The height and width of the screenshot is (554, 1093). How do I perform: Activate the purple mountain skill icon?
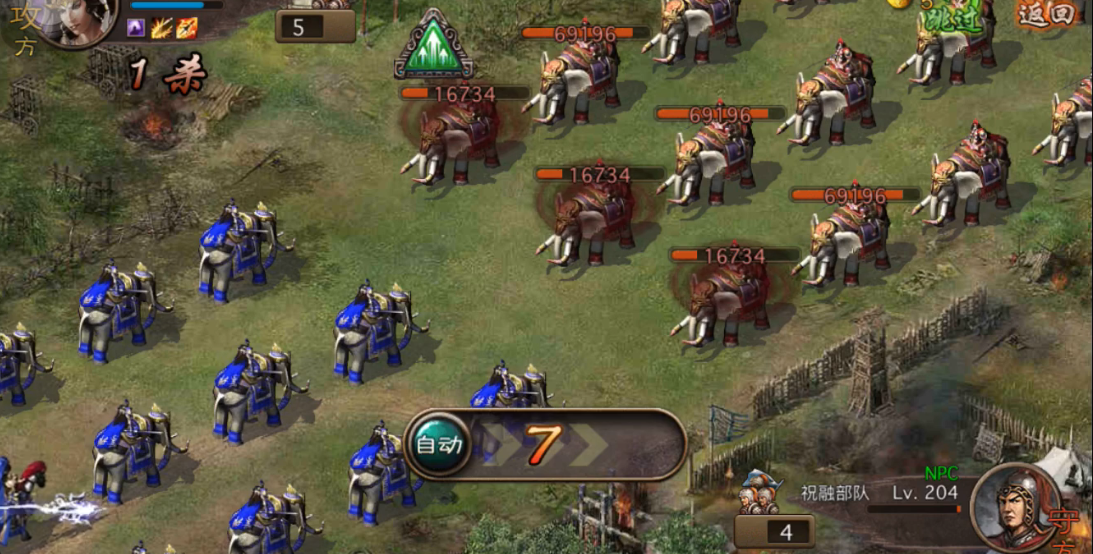pyautogui.click(x=136, y=28)
